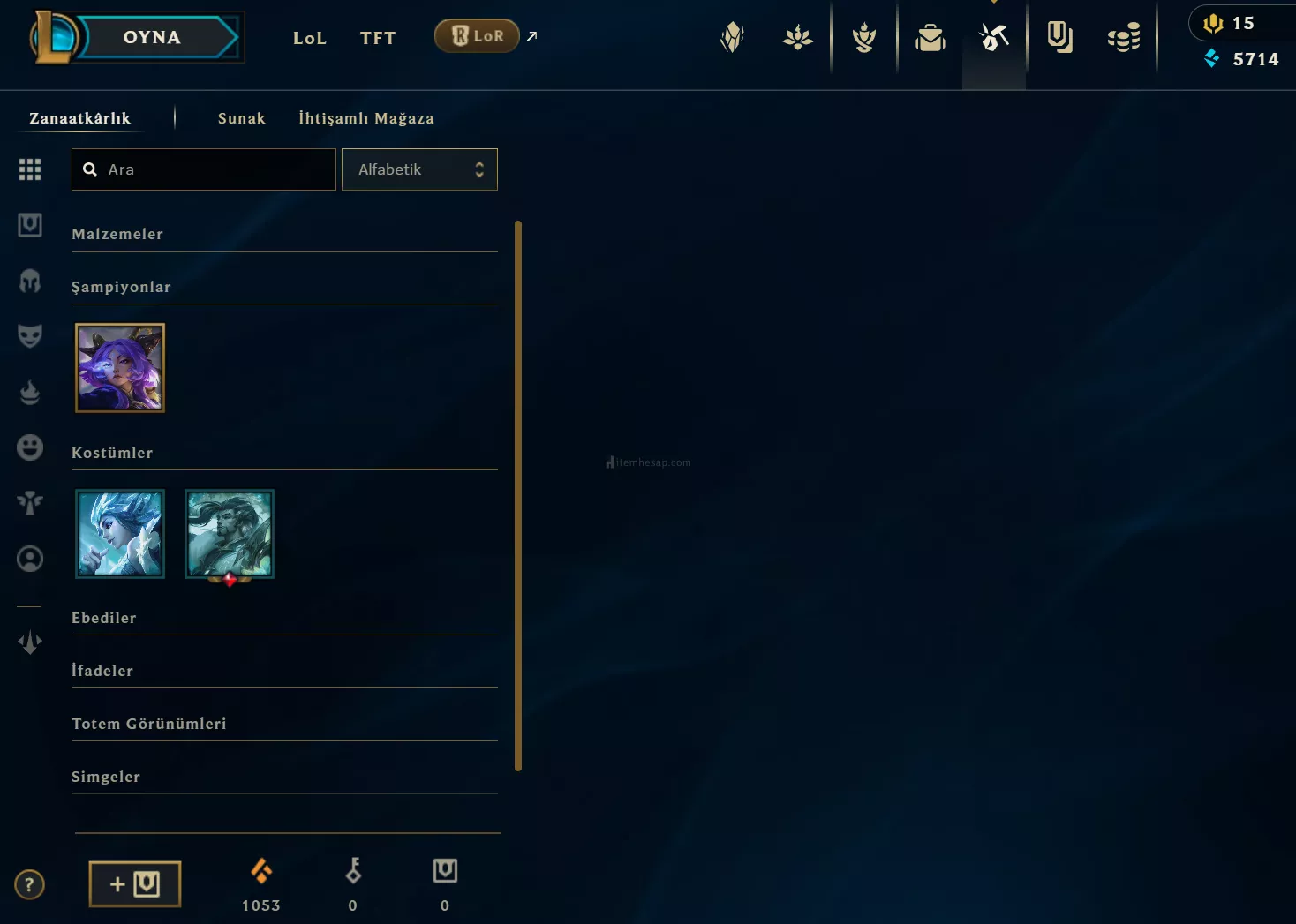Open the Sunak tab

click(x=242, y=118)
